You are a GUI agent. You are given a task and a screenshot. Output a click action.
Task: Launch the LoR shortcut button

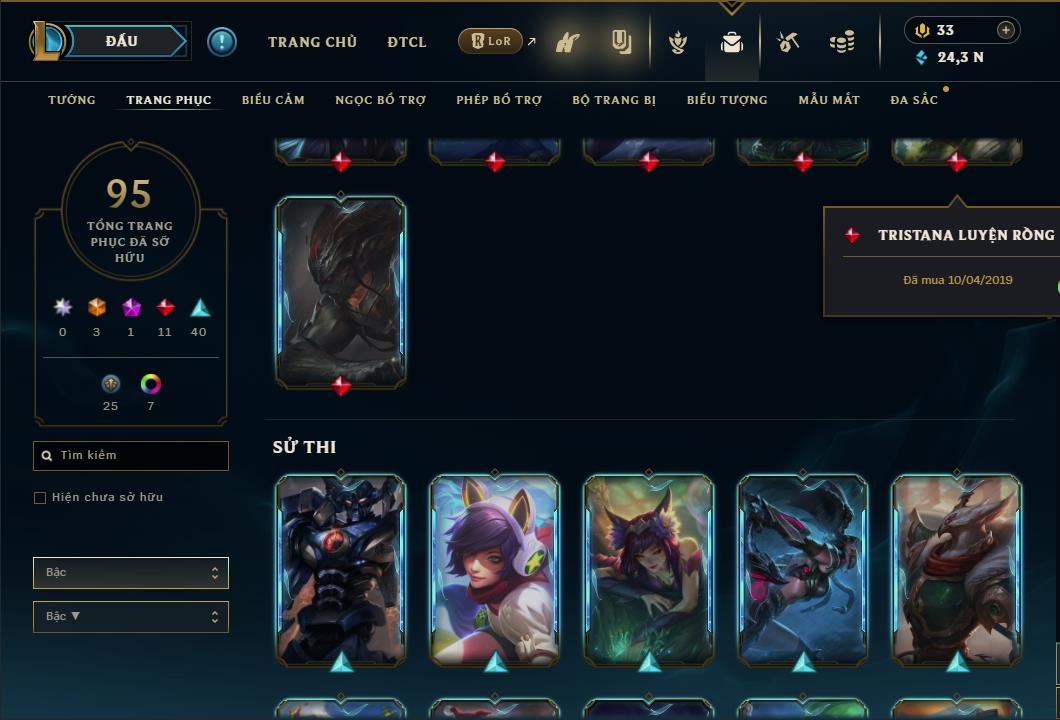point(491,42)
